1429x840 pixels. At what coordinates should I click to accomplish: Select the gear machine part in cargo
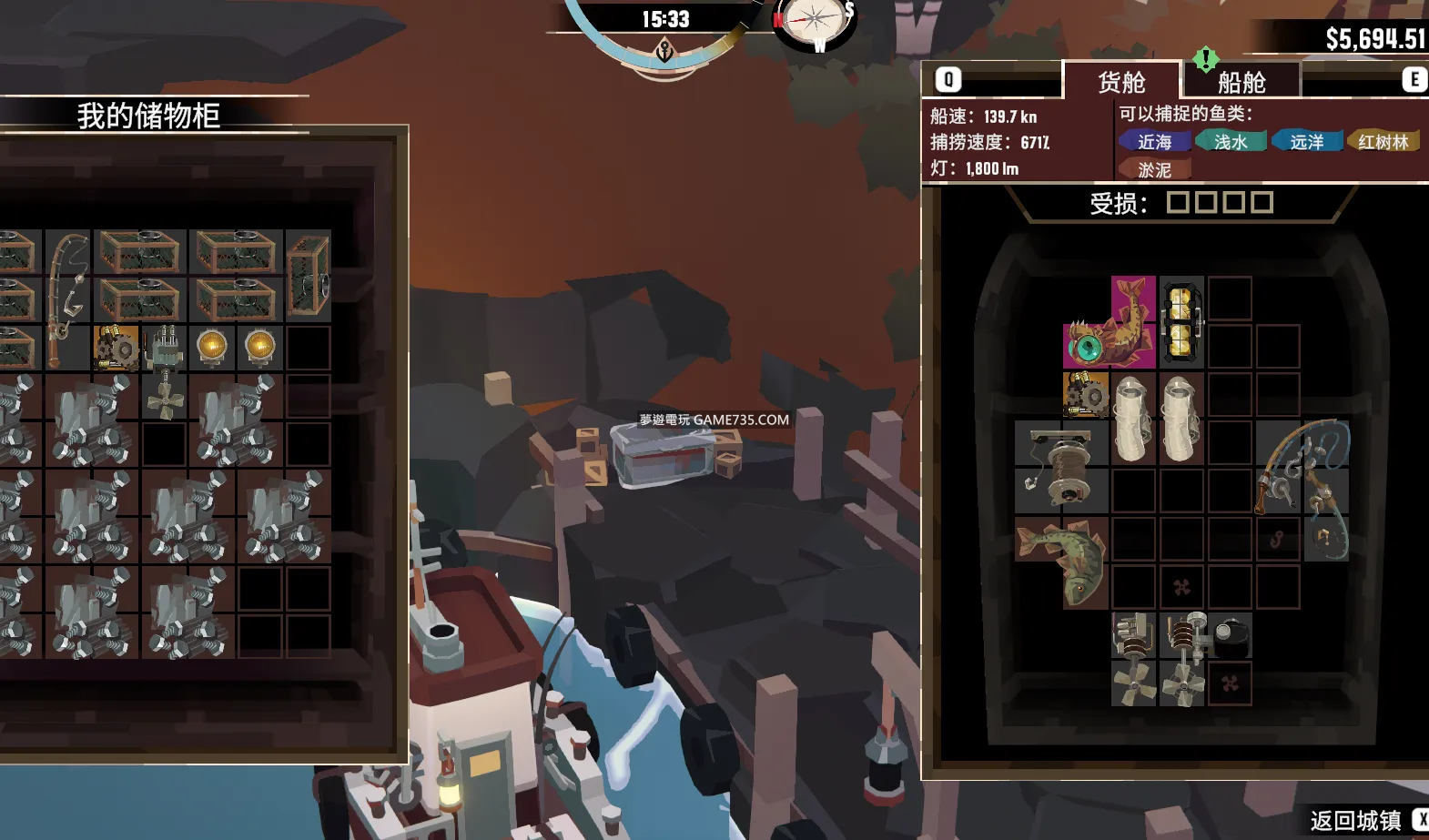pyautogui.click(x=1086, y=395)
